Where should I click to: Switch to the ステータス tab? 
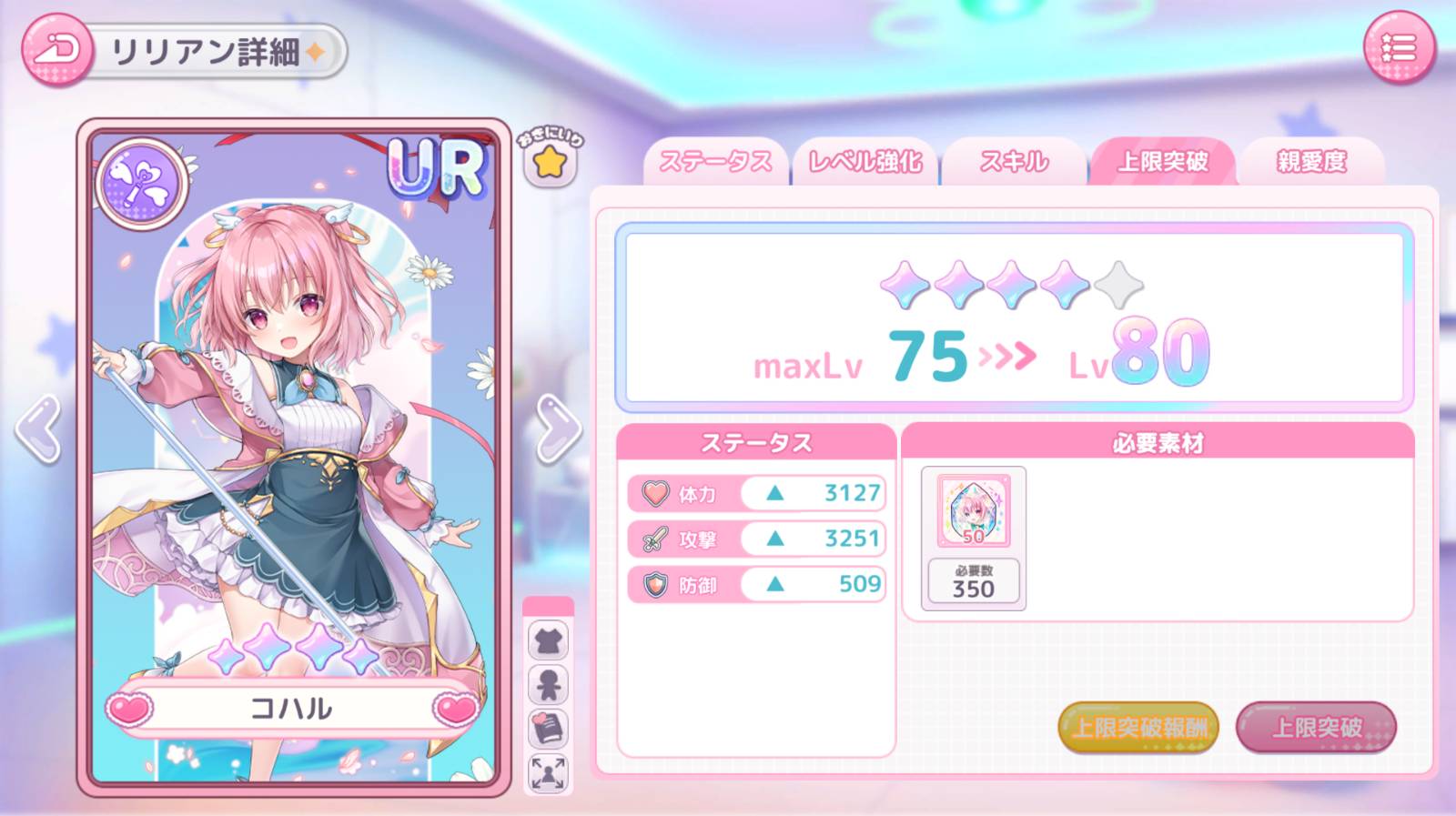pyautogui.click(x=715, y=162)
